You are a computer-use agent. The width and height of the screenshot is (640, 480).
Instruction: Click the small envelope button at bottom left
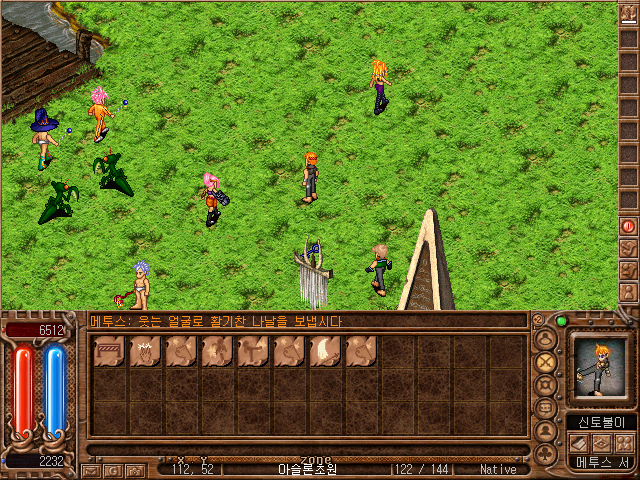(x=91, y=469)
